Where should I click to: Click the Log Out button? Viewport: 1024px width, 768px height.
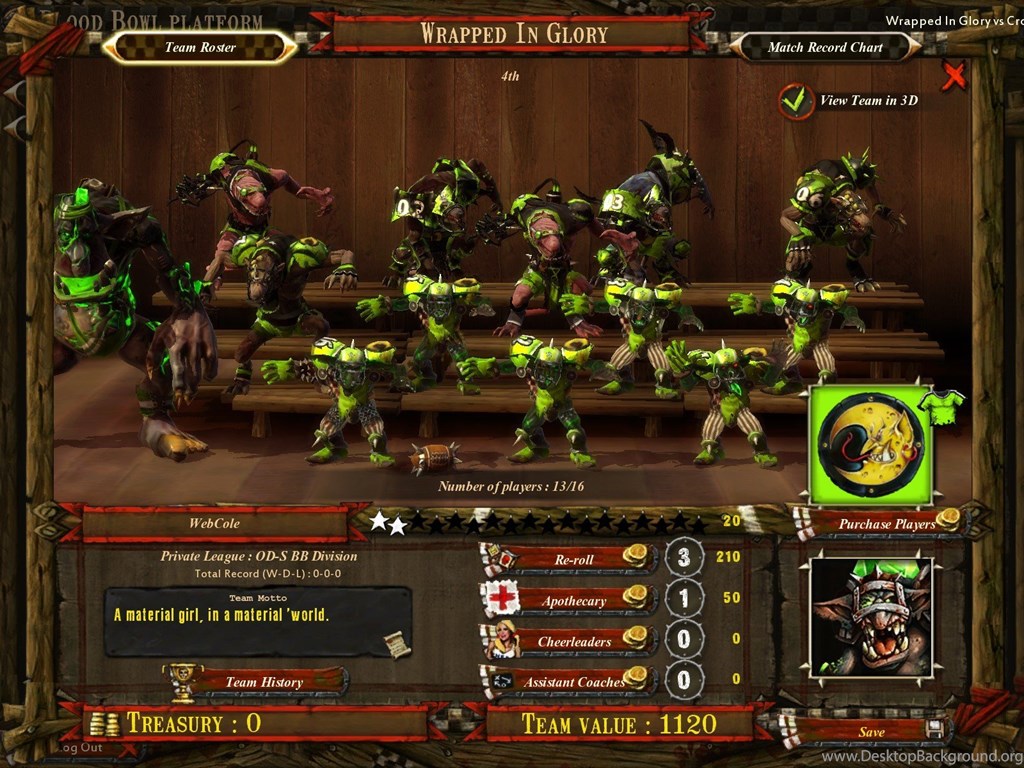78,748
